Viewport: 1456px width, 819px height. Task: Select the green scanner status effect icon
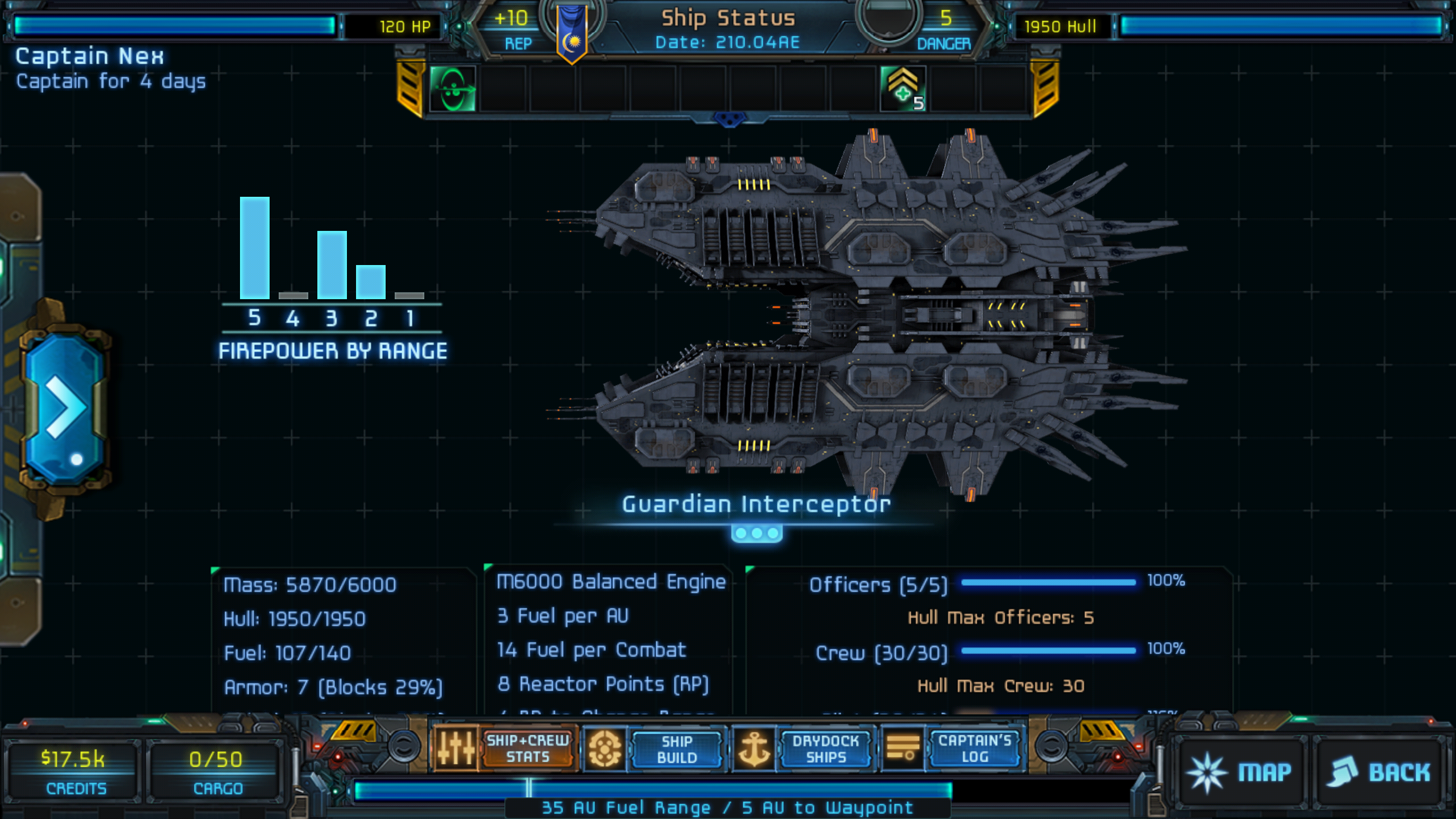pos(452,89)
